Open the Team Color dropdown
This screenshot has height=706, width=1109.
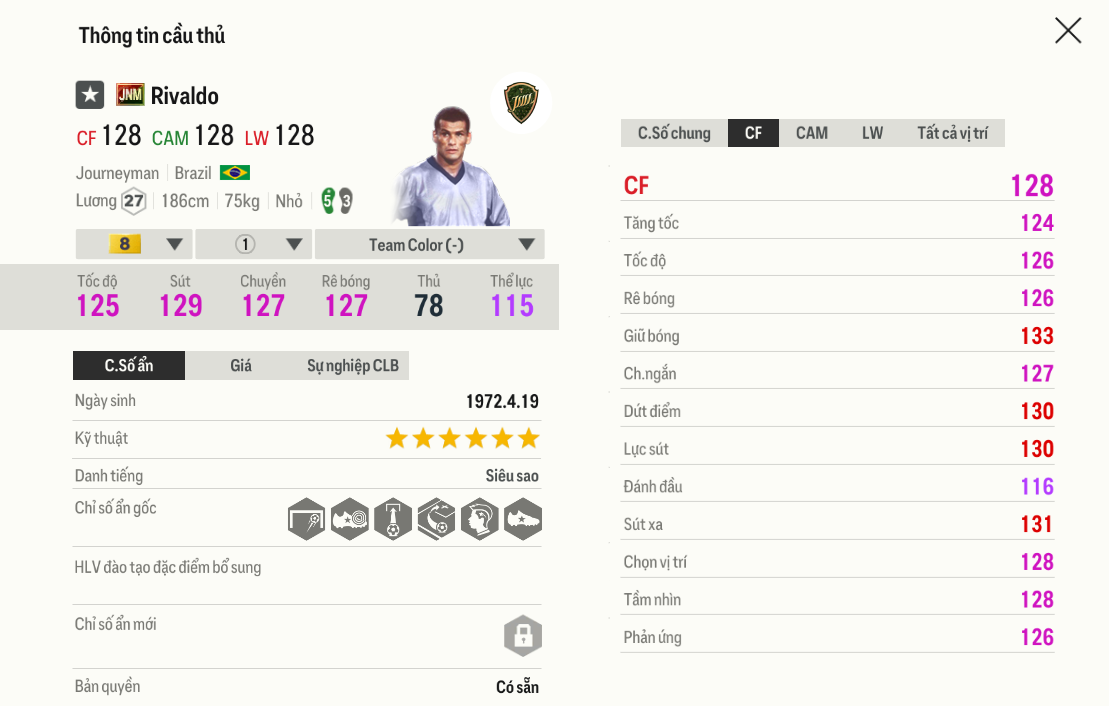point(429,245)
